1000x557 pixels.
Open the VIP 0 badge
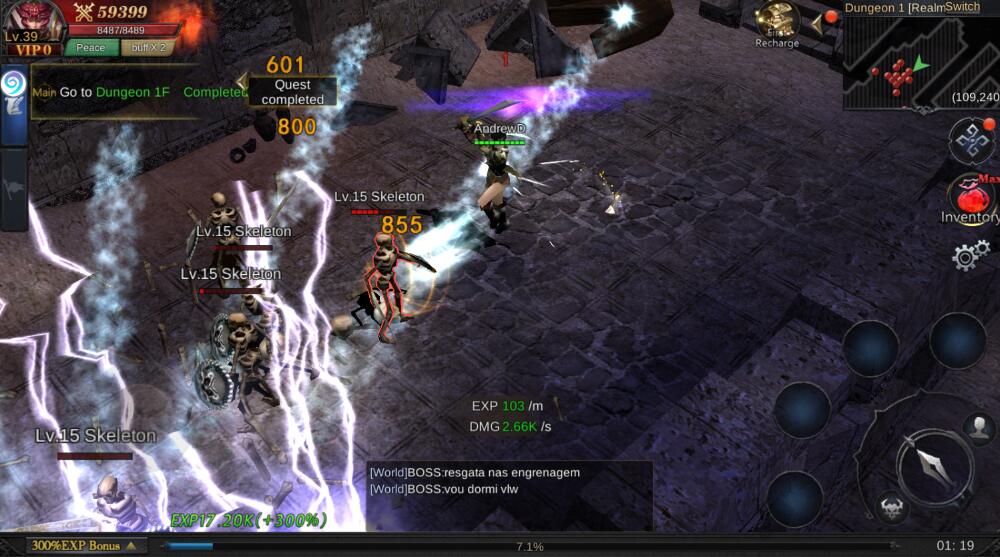click(34, 49)
